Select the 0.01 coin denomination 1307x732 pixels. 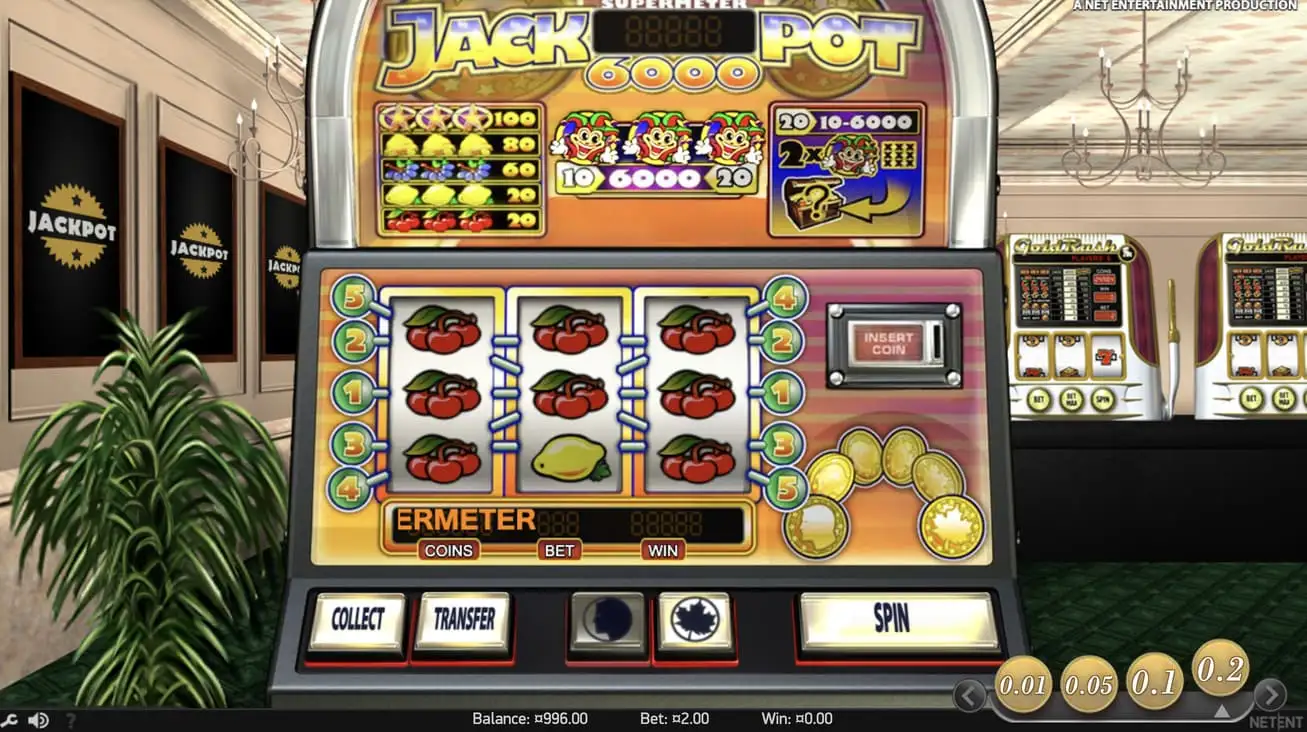pos(1020,685)
